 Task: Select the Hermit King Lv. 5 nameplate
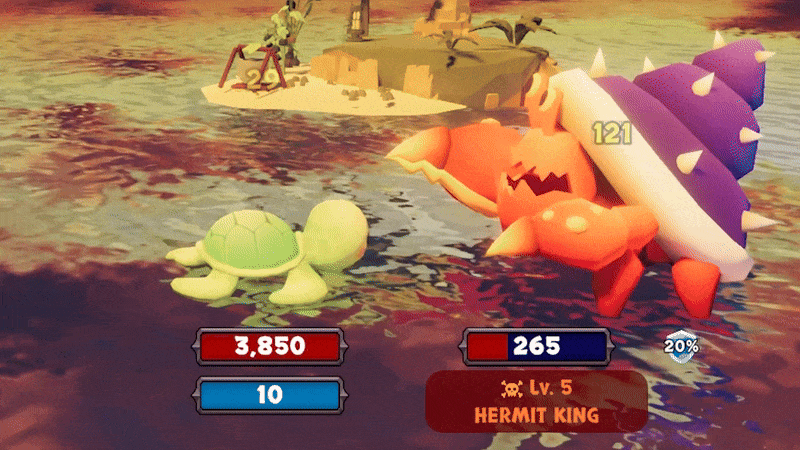coord(536,401)
